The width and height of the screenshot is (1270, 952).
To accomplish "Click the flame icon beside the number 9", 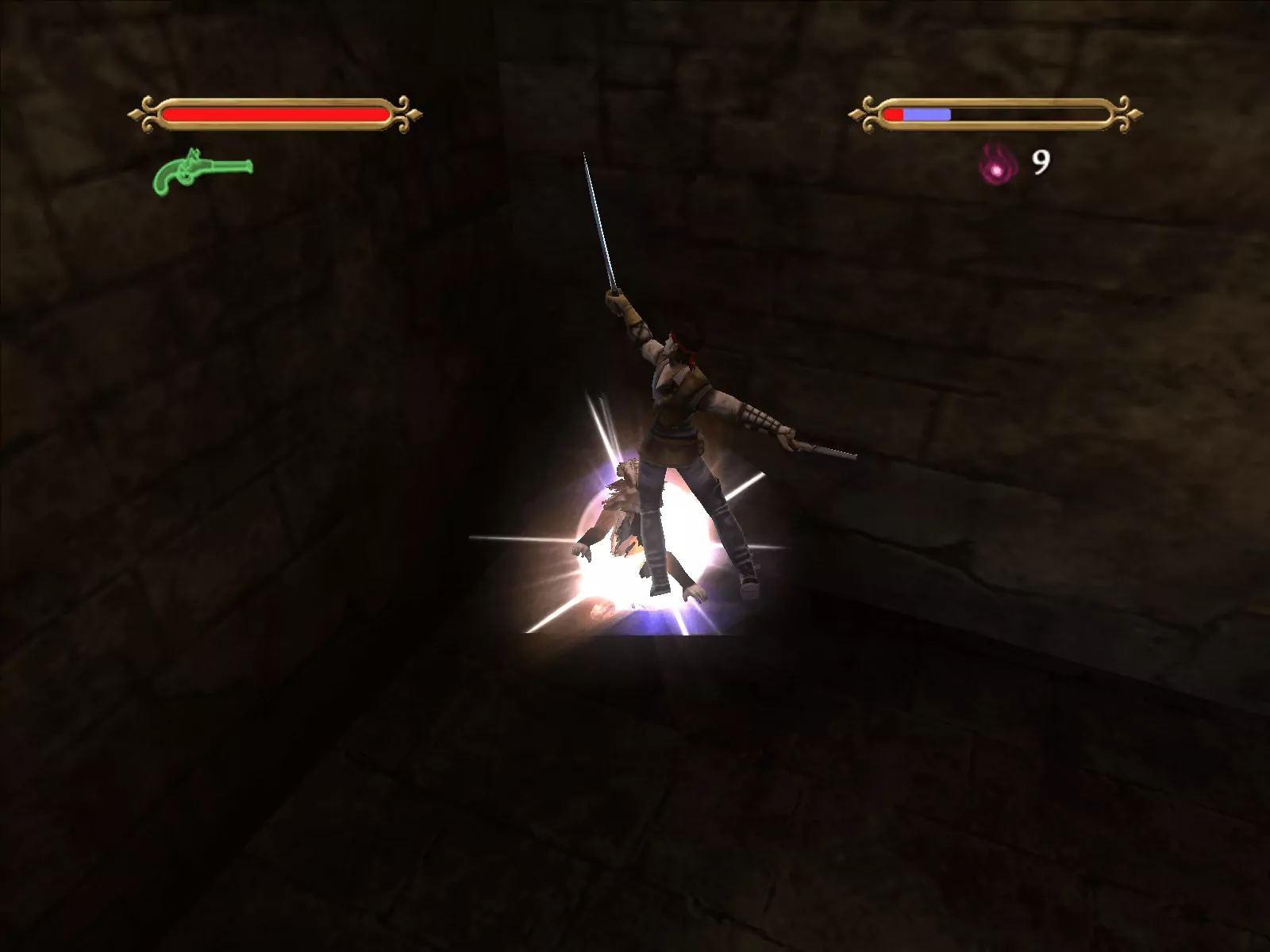I will [x=995, y=165].
